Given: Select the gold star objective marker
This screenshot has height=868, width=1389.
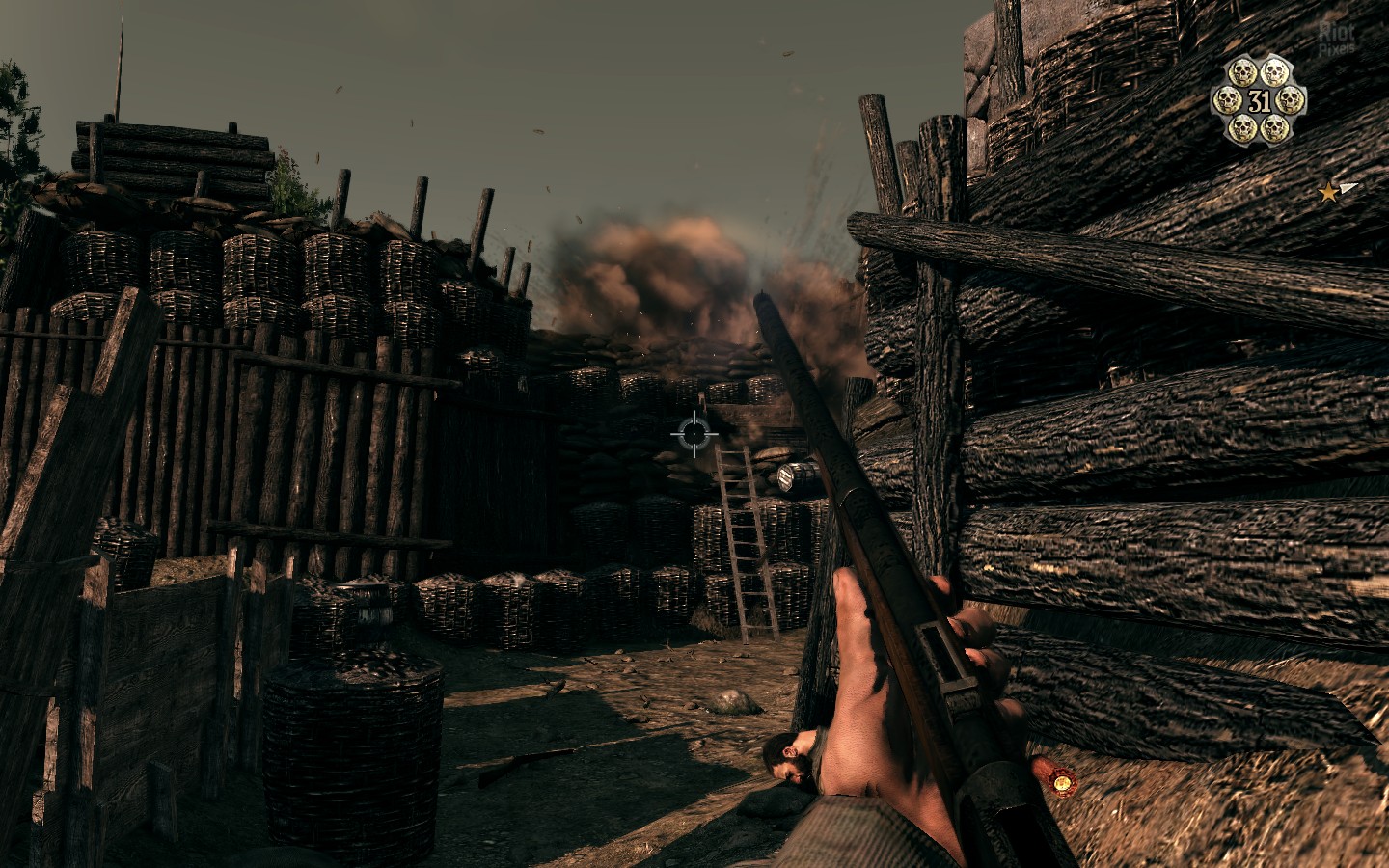Looking at the screenshot, I should tap(1329, 193).
